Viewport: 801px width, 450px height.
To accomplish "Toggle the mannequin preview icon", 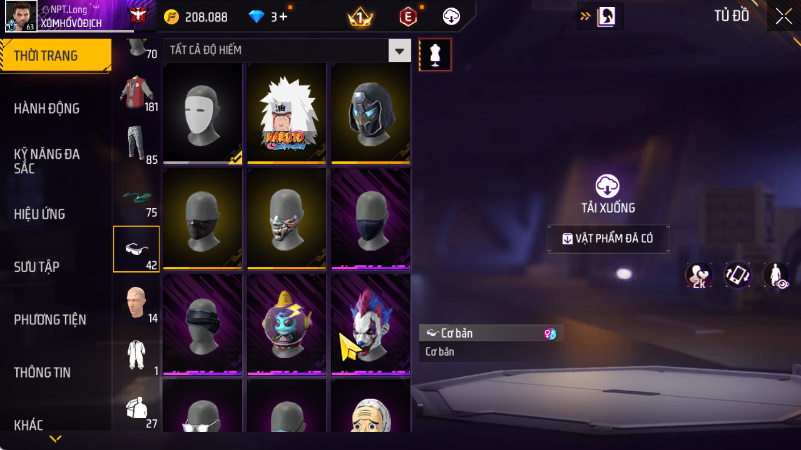I will (435, 55).
